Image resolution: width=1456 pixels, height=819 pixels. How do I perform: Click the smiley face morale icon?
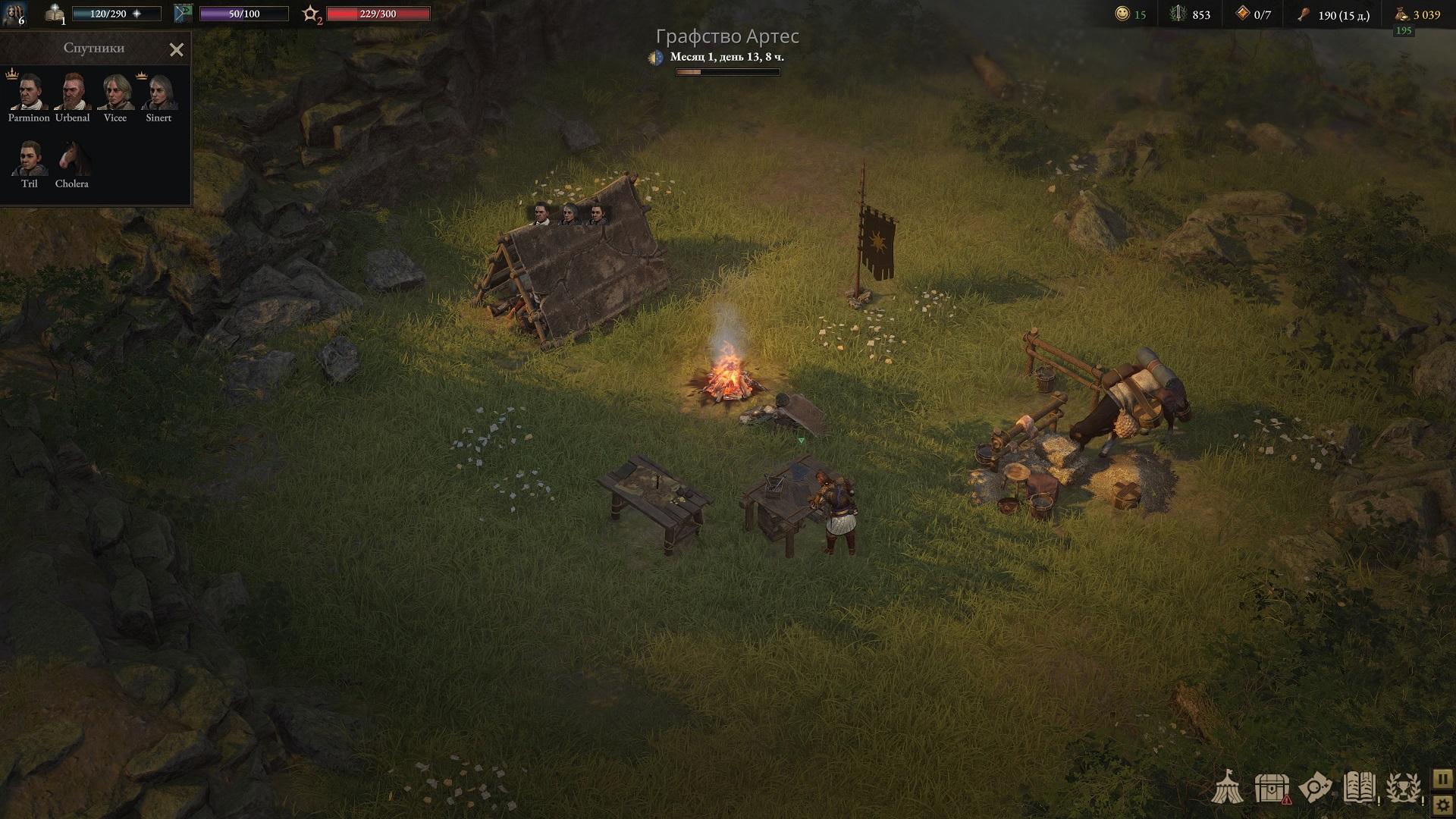[1122, 14]
